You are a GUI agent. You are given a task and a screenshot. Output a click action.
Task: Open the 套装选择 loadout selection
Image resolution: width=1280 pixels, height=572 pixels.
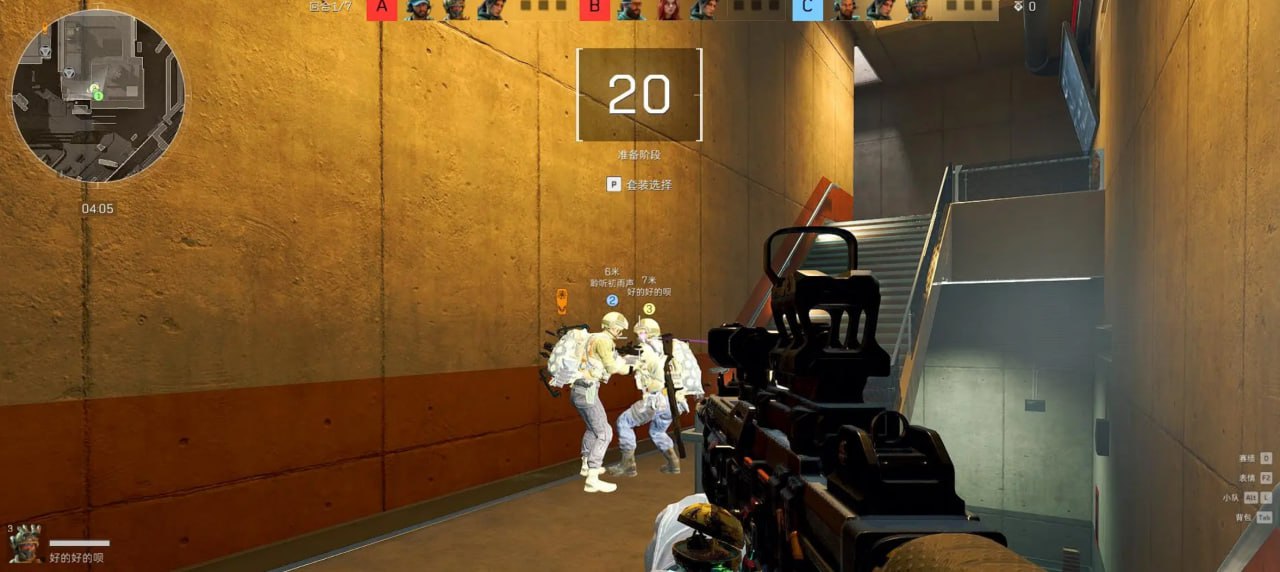(x=640, y=185)
